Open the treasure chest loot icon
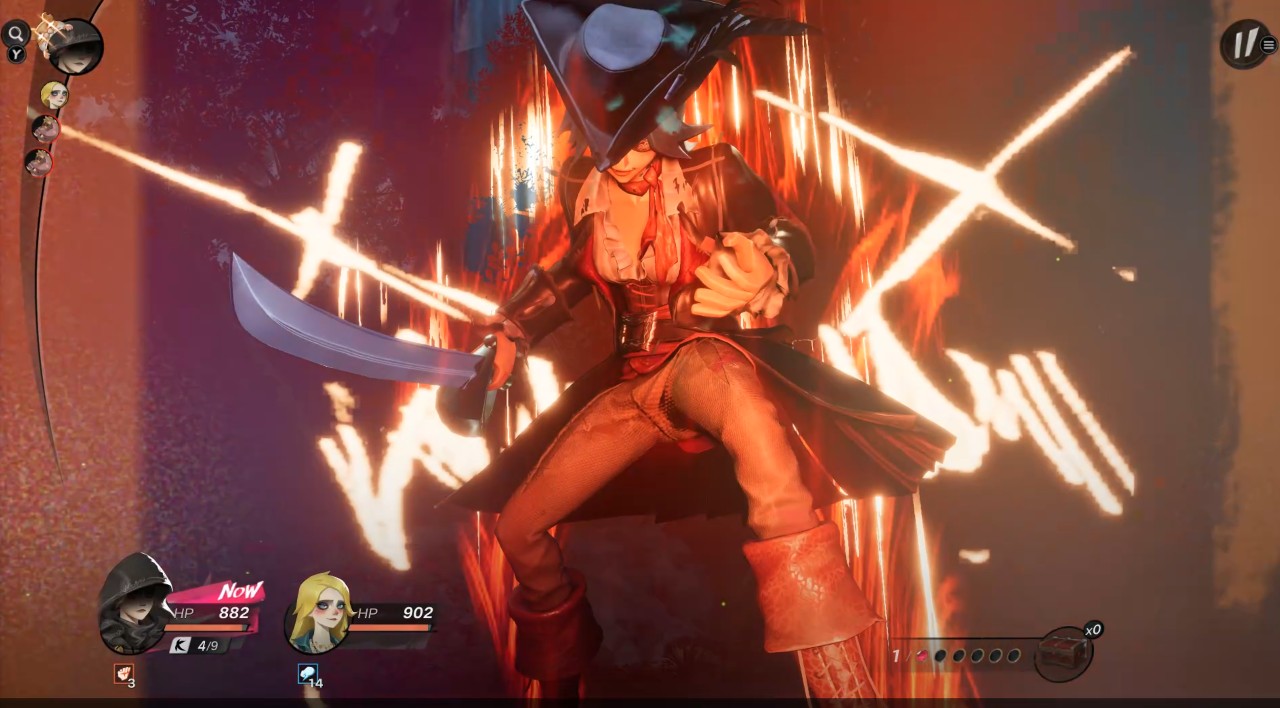 (1062, 654)
